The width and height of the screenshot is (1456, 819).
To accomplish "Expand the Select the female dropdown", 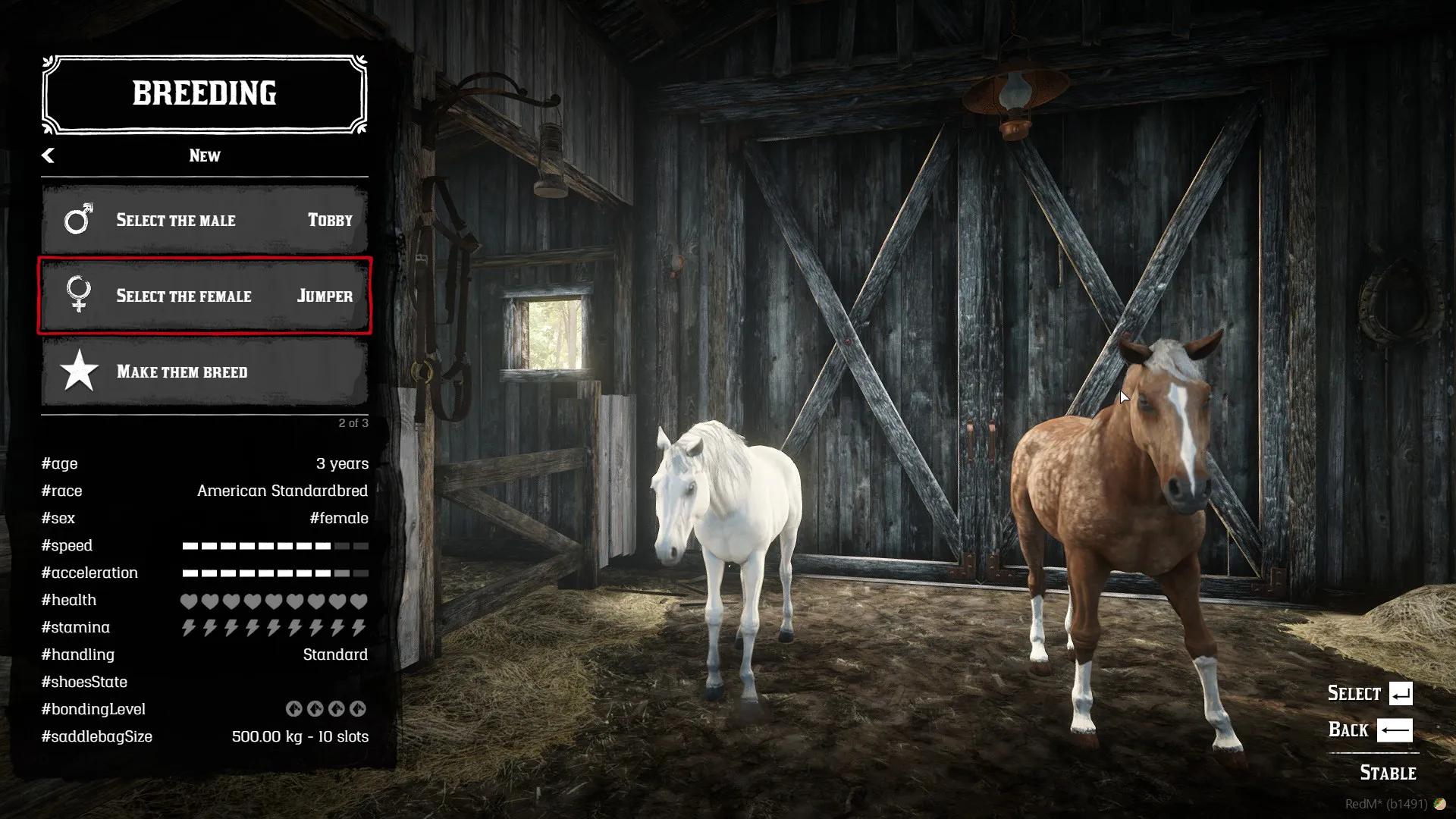I will point(205,297).
